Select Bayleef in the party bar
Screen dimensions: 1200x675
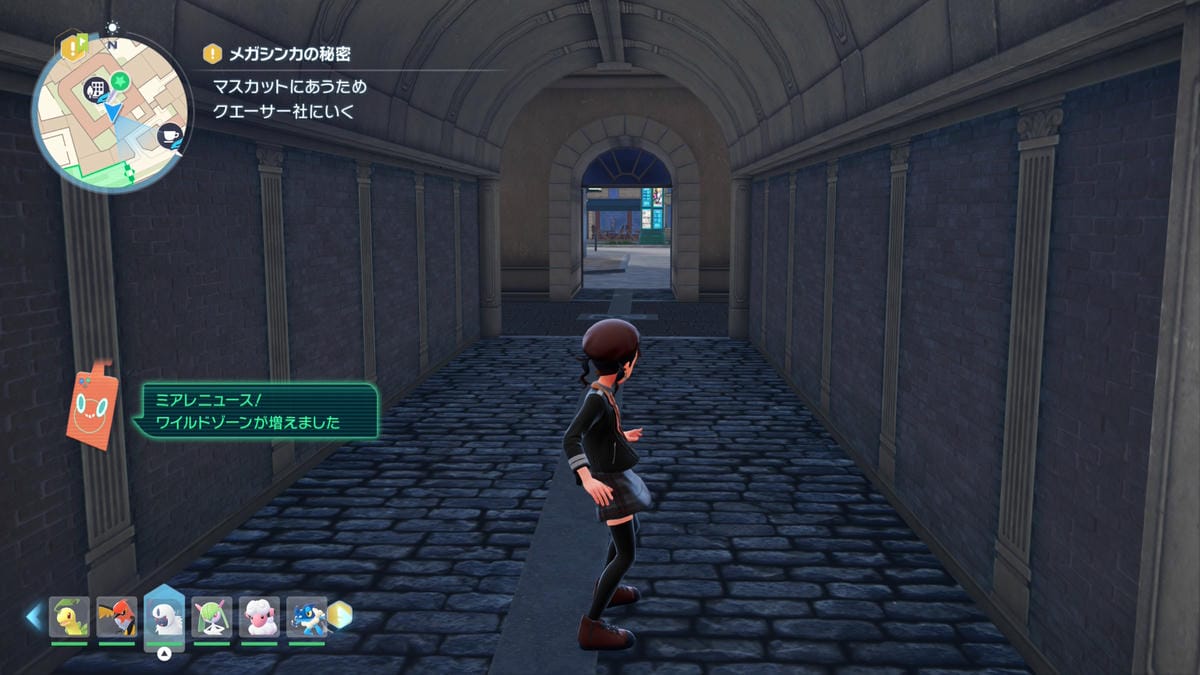click(69, 616)
